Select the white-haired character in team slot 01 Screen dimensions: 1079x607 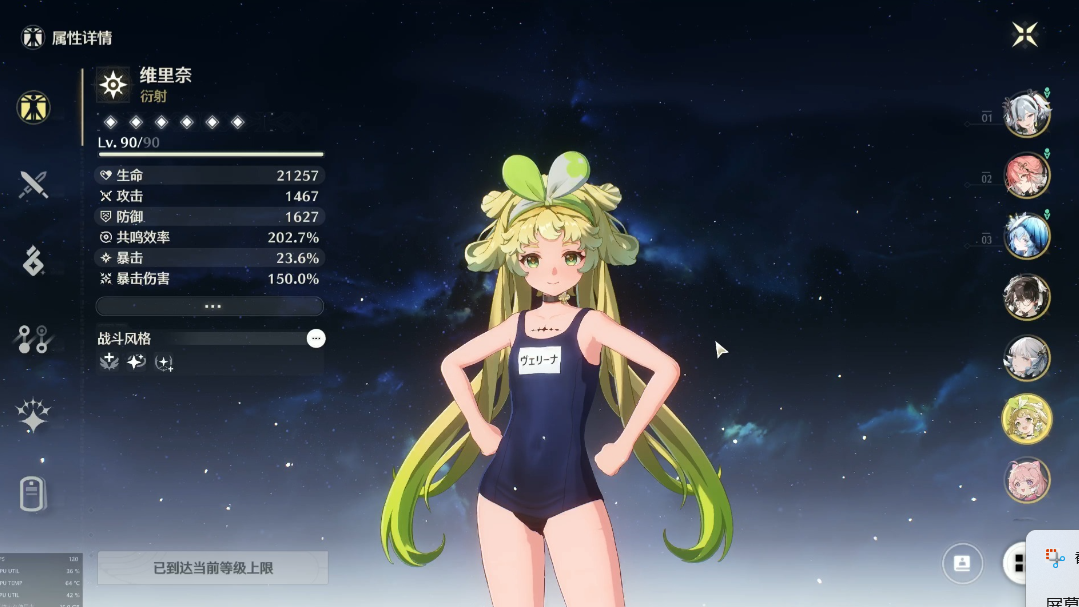[x=1026, y=114]
